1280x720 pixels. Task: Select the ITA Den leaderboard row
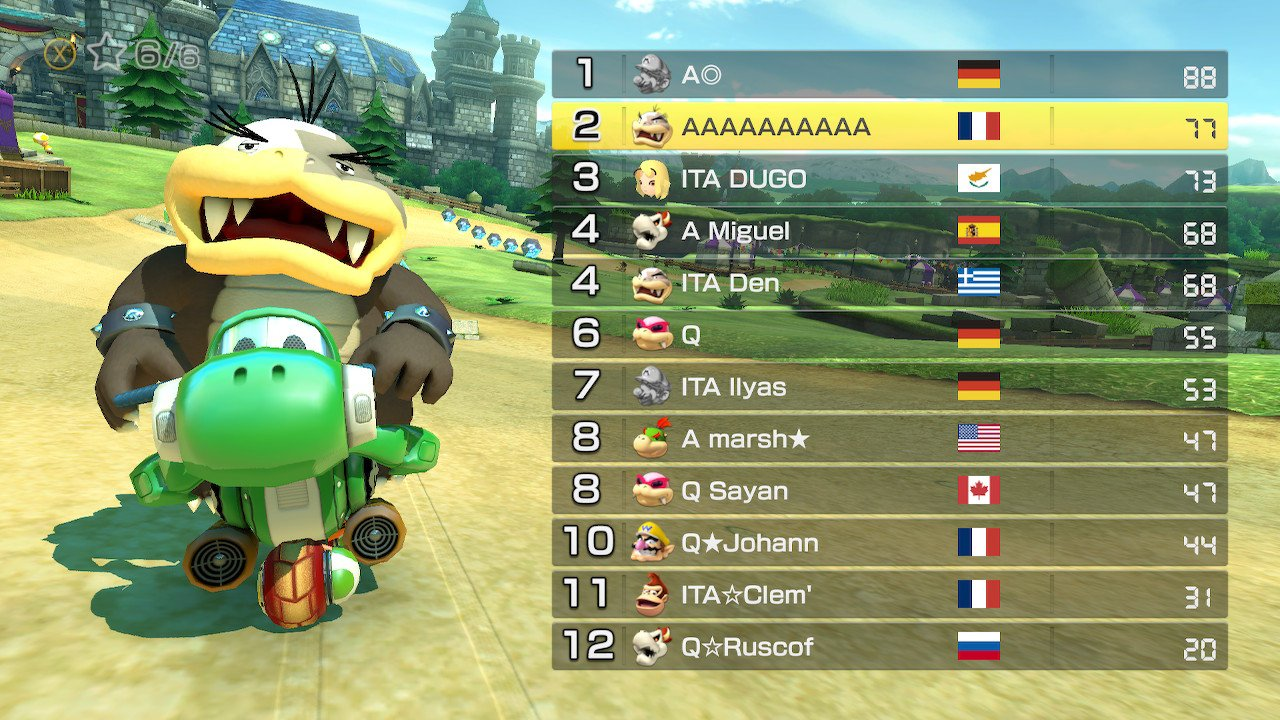(889, 283)
